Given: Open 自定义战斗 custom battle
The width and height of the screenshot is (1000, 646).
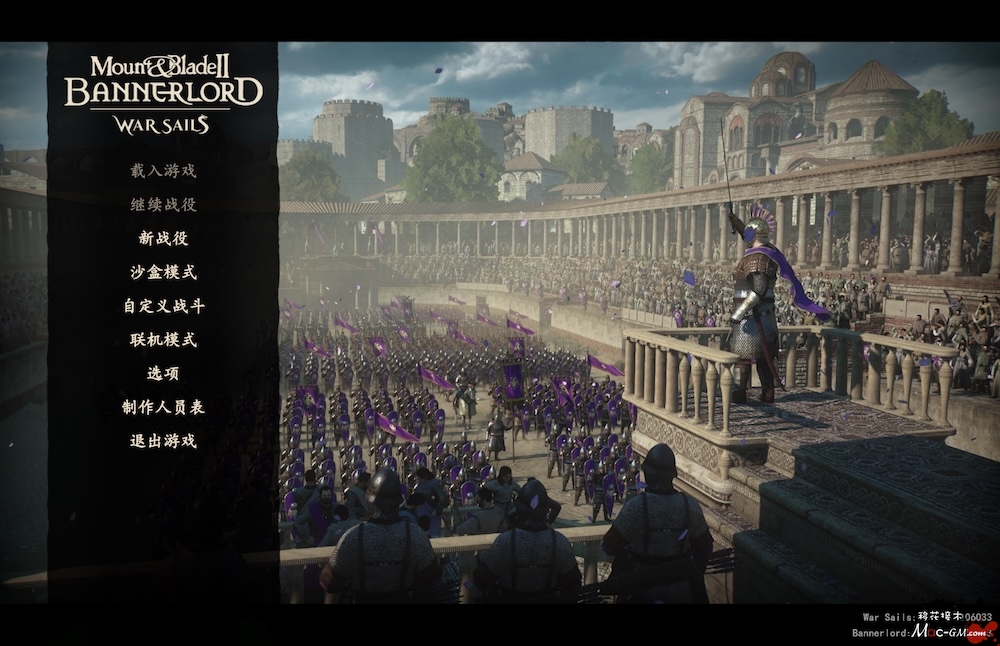Looking at the screenshot, I should point(163,306).
